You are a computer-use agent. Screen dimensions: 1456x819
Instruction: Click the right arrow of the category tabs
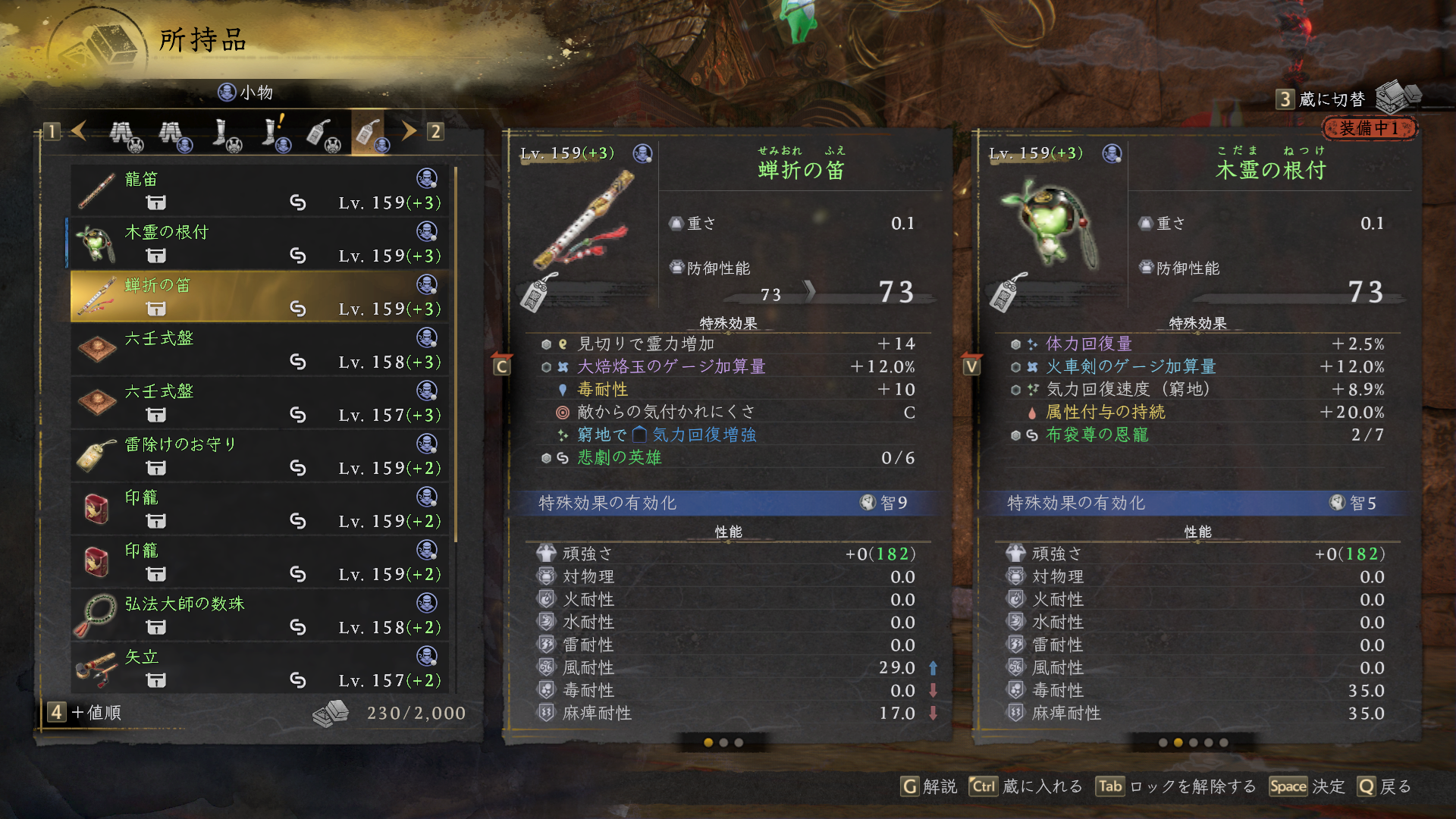click(409, 131)
